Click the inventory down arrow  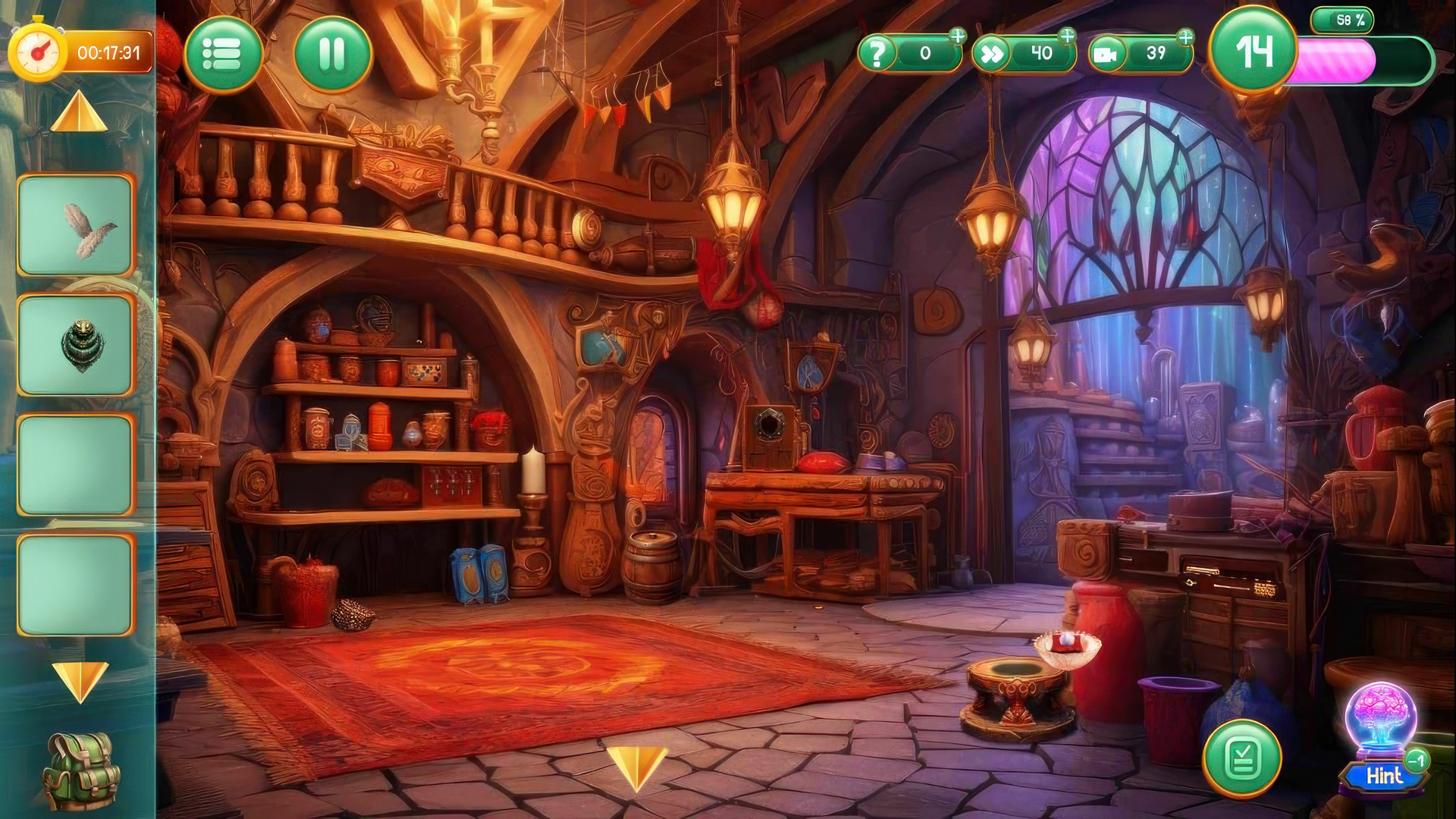coord(80,680)
